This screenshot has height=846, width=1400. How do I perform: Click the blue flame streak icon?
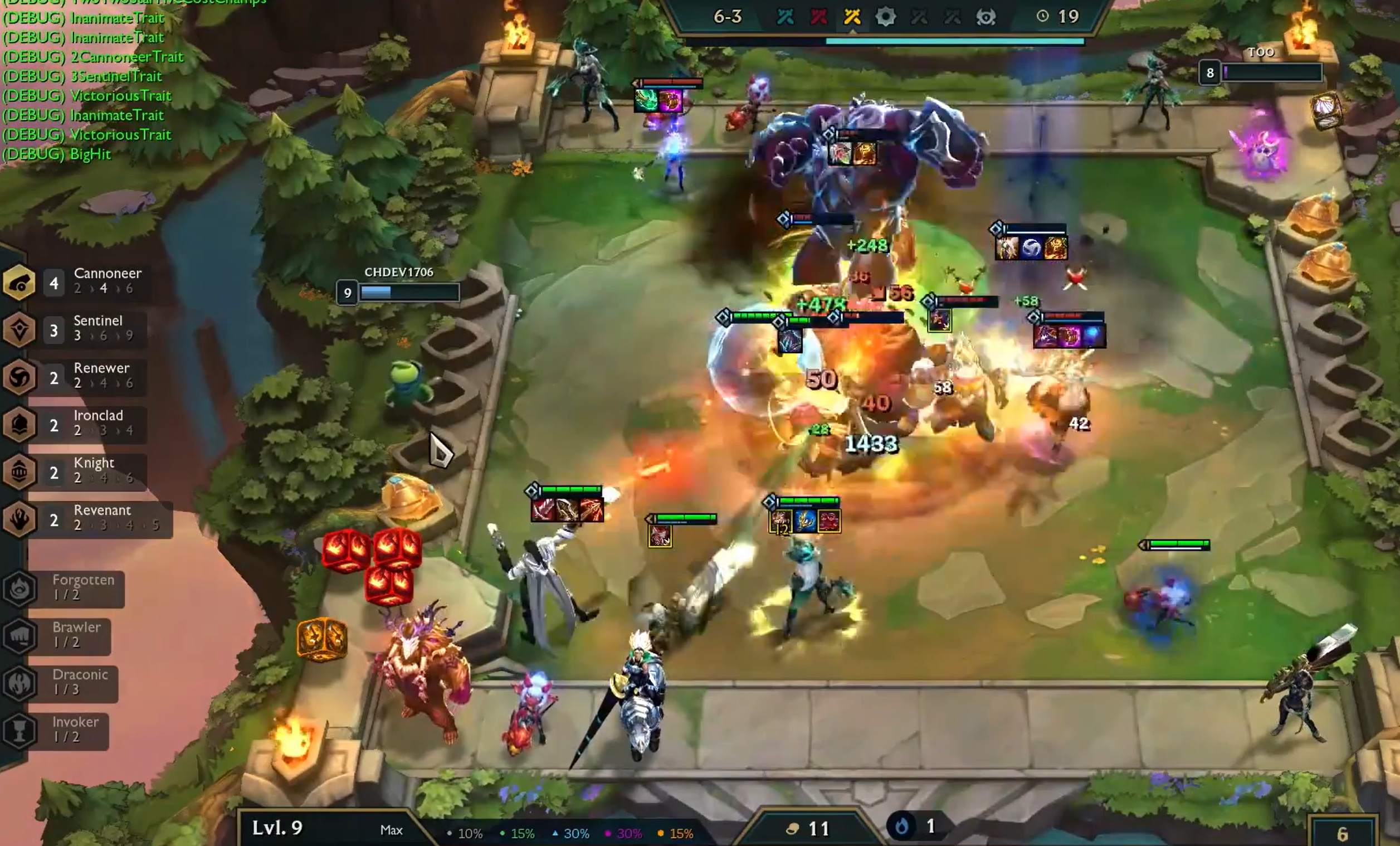tap(901, 826)
